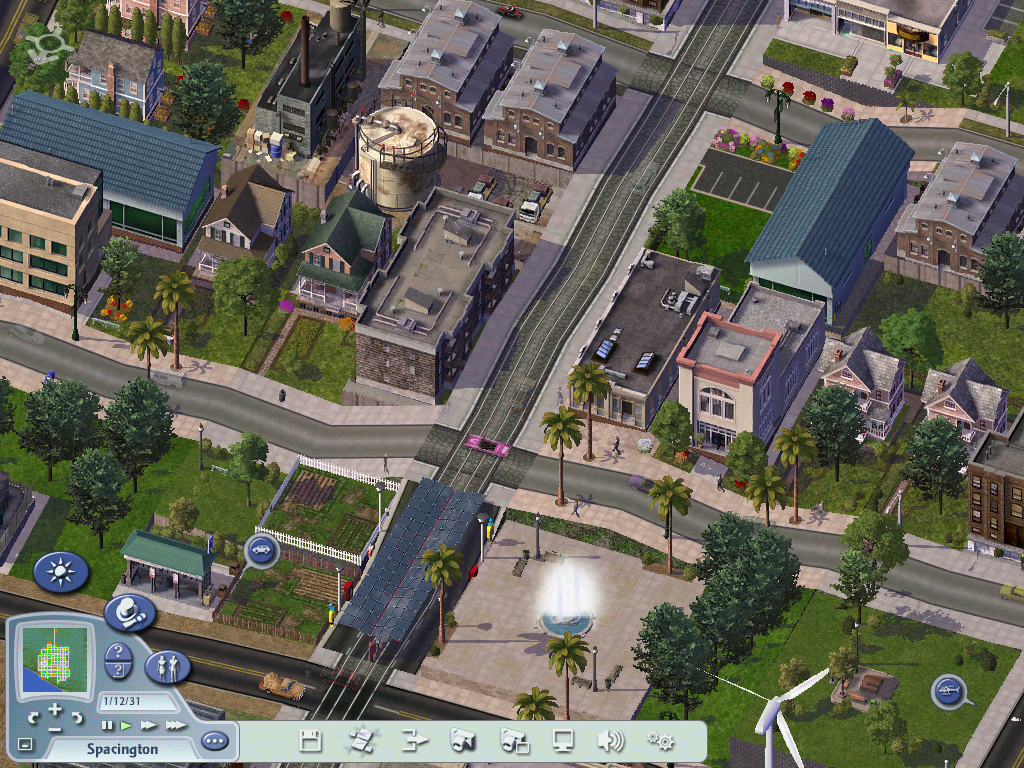Viewport: 1024px width, 768px height.
Task: Zoom in with the plus button
Action: (55, 709)
